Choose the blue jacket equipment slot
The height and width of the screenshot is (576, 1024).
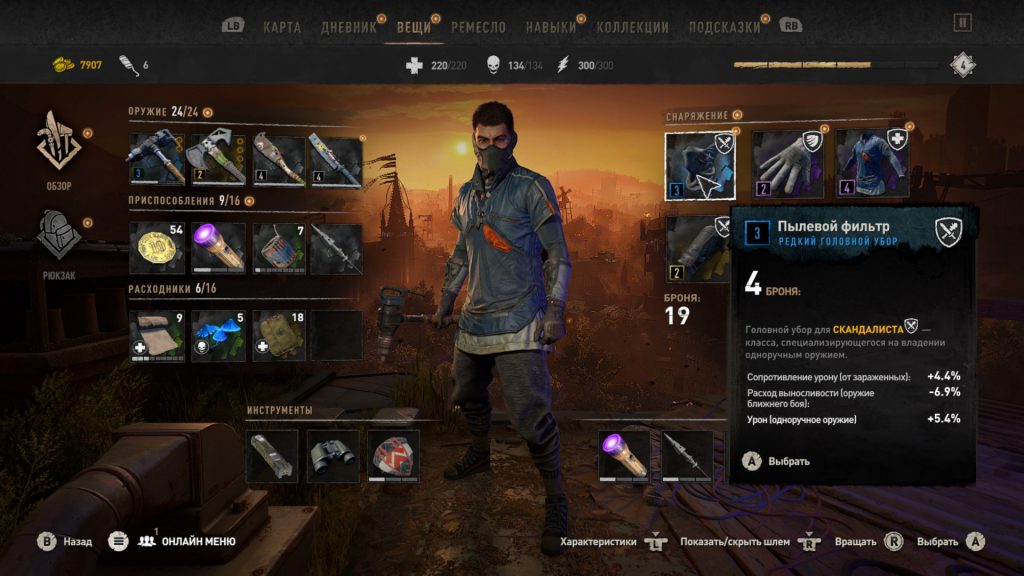click(872, 165)
